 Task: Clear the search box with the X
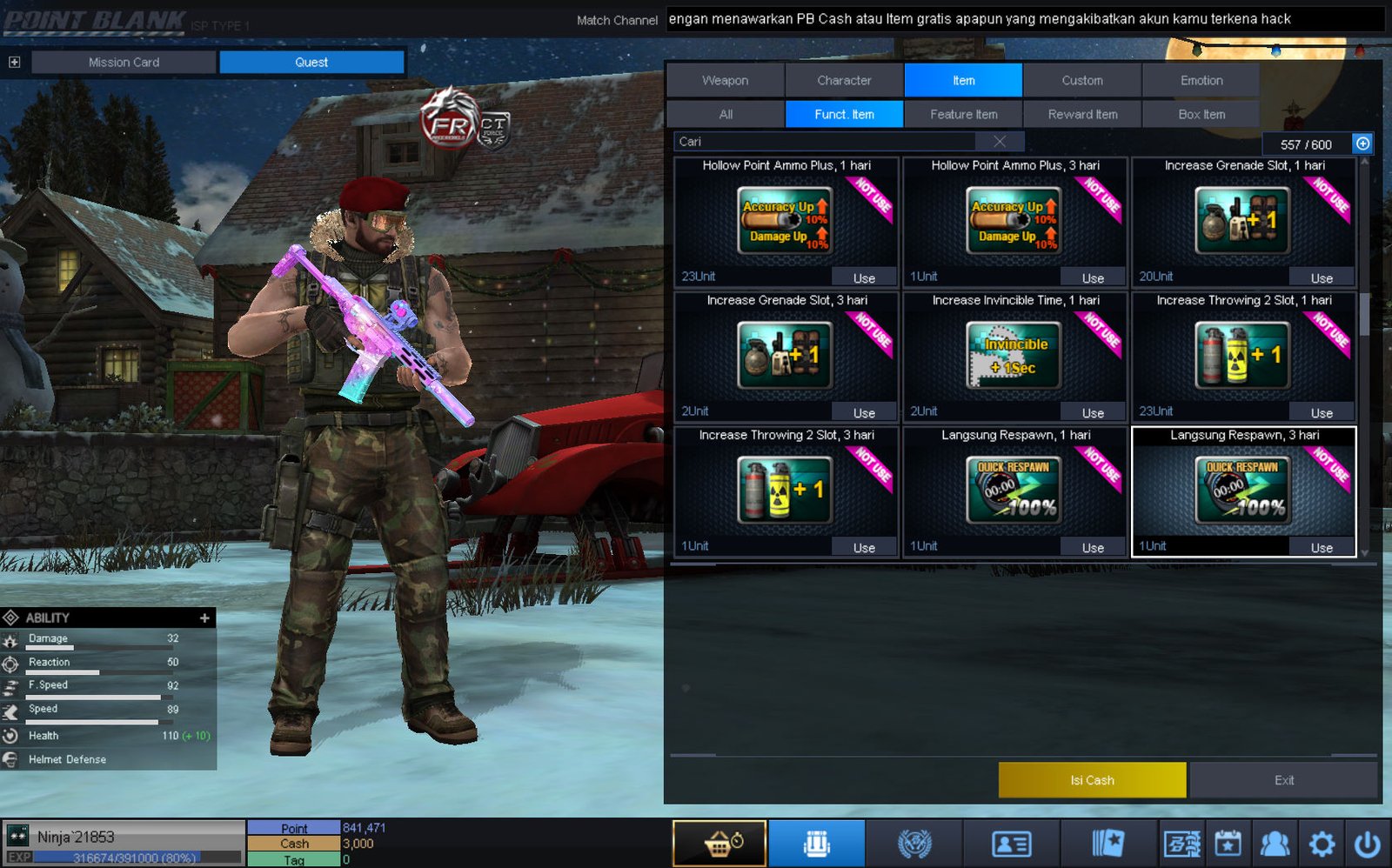[x=1000, y=142]
